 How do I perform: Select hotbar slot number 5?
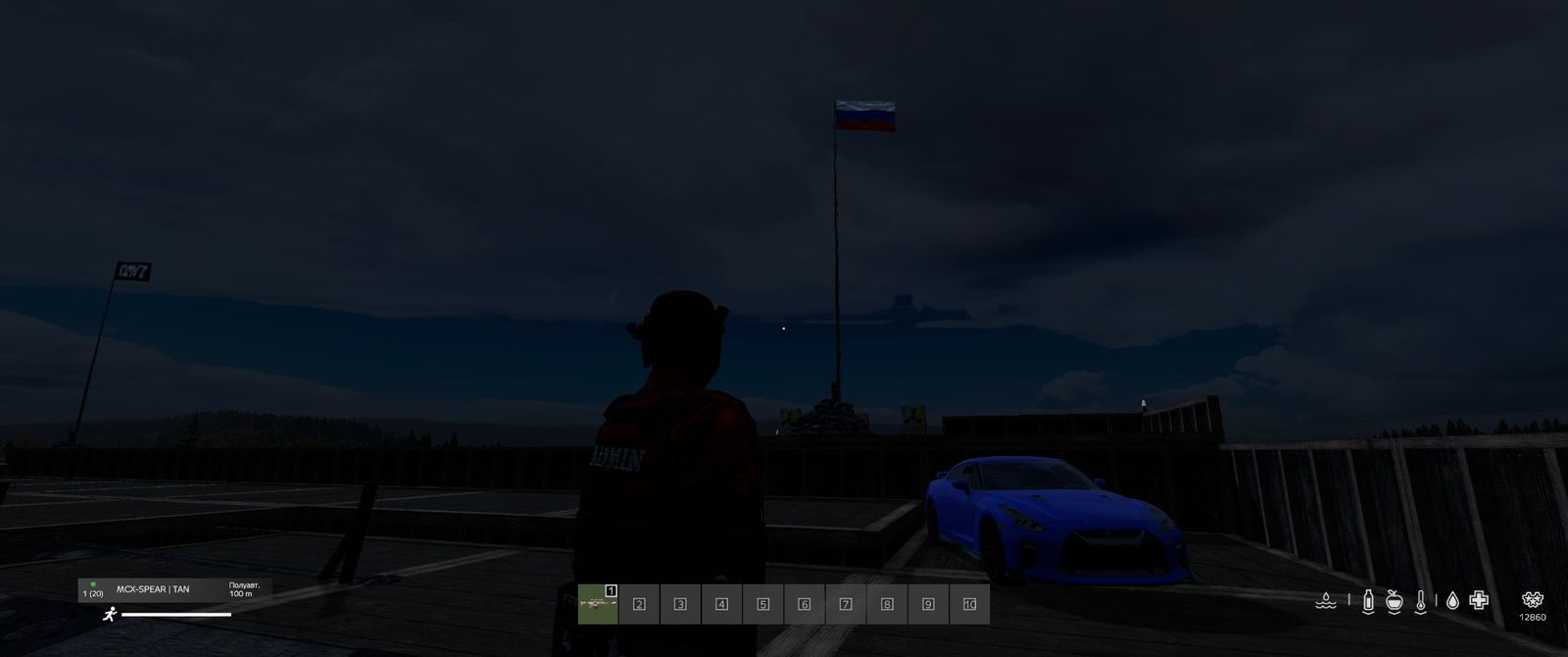[x=762, y=604]
